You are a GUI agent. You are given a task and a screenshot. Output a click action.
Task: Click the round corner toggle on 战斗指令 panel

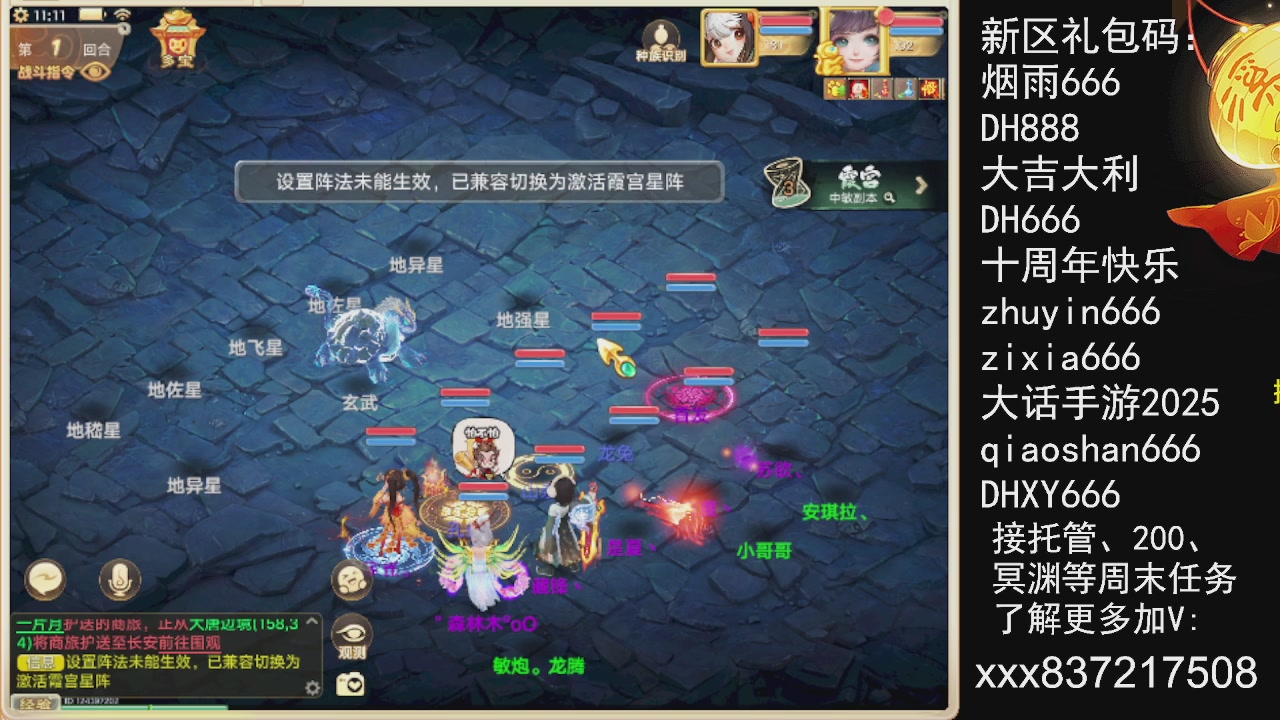(x=124, y=28)
